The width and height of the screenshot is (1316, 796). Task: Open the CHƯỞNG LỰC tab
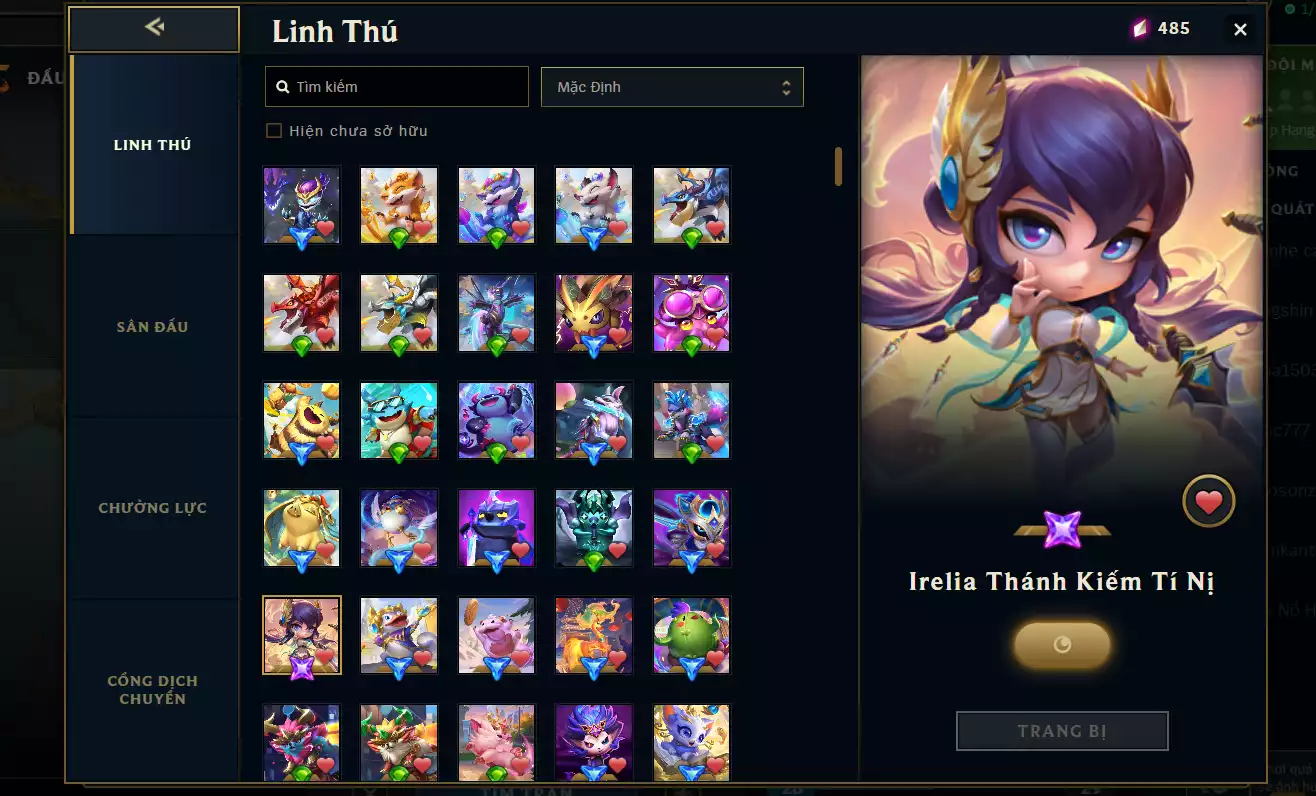click(x=152, y=507)
